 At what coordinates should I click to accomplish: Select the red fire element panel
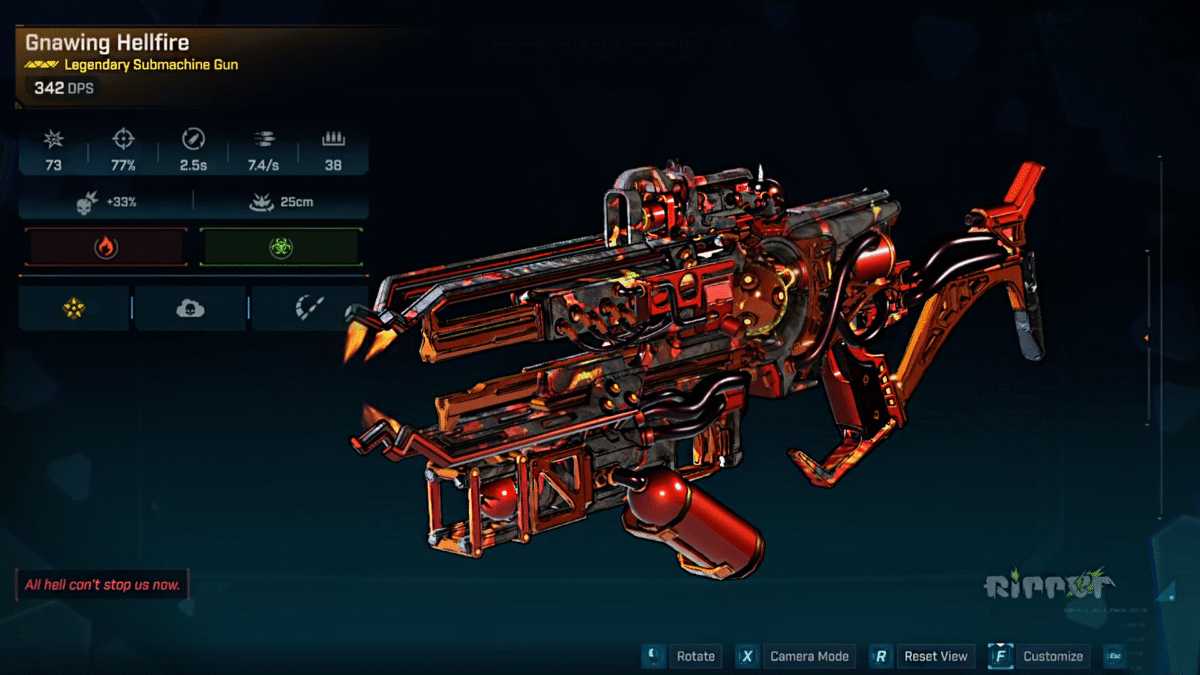[x=106, y=248]
